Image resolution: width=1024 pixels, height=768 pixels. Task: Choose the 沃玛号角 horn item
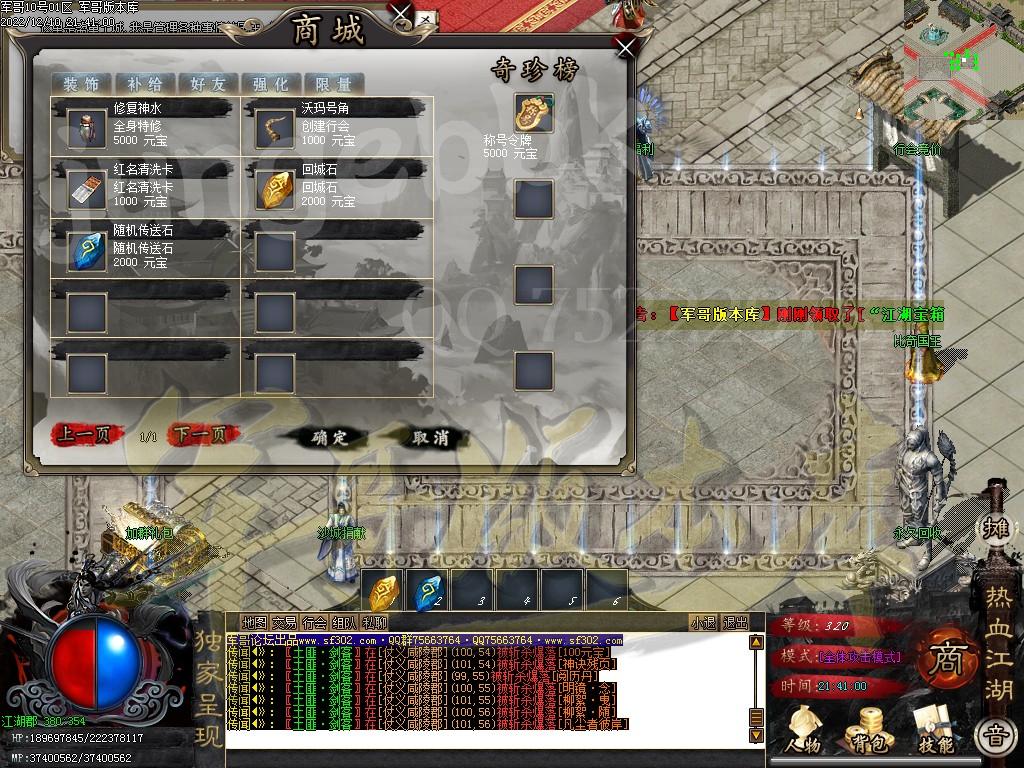274,129
